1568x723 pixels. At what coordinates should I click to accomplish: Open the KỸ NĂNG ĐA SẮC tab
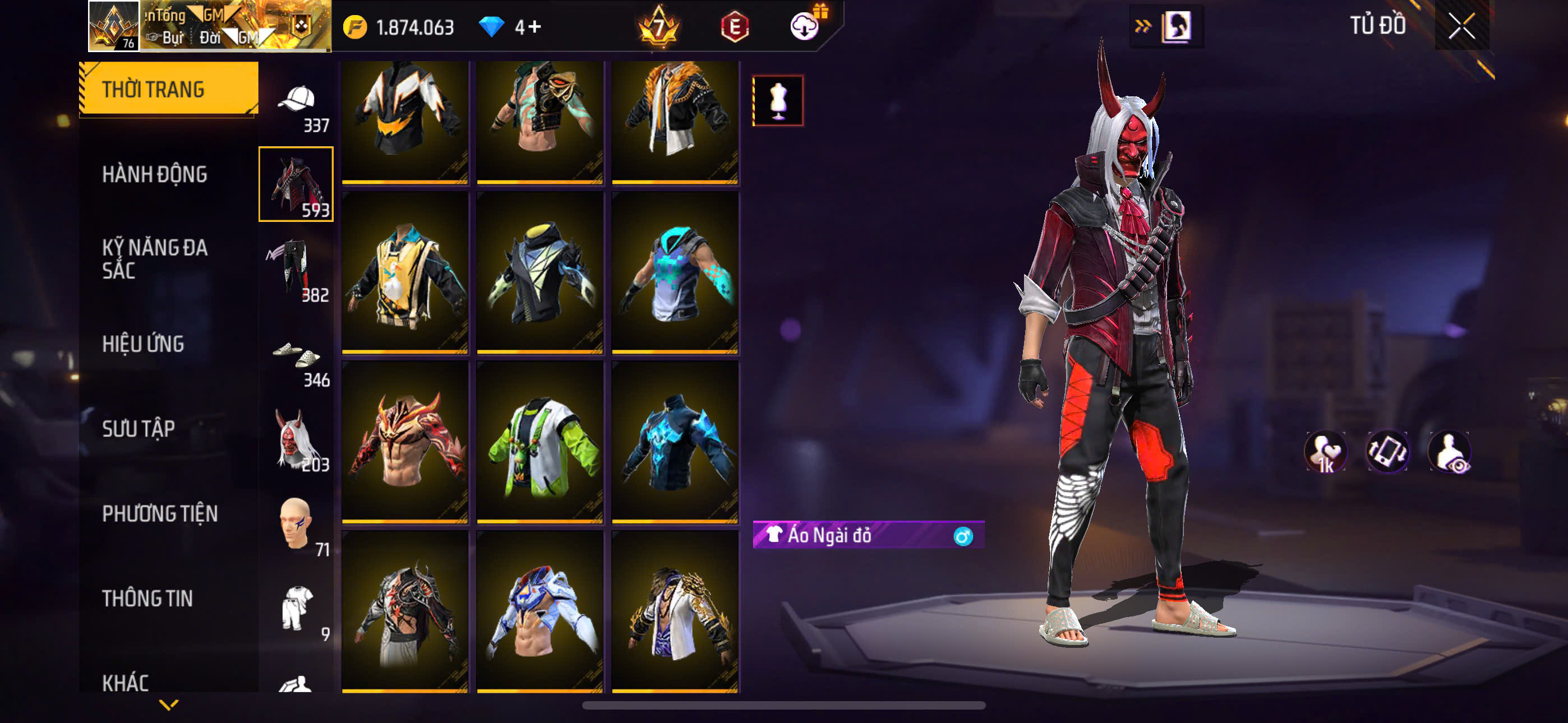pos(155,258)
